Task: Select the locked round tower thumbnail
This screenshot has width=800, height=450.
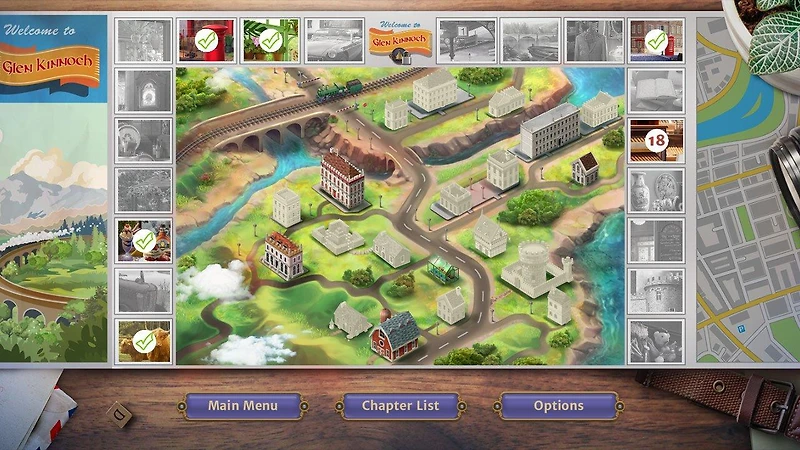Action: tap(656, 290)
